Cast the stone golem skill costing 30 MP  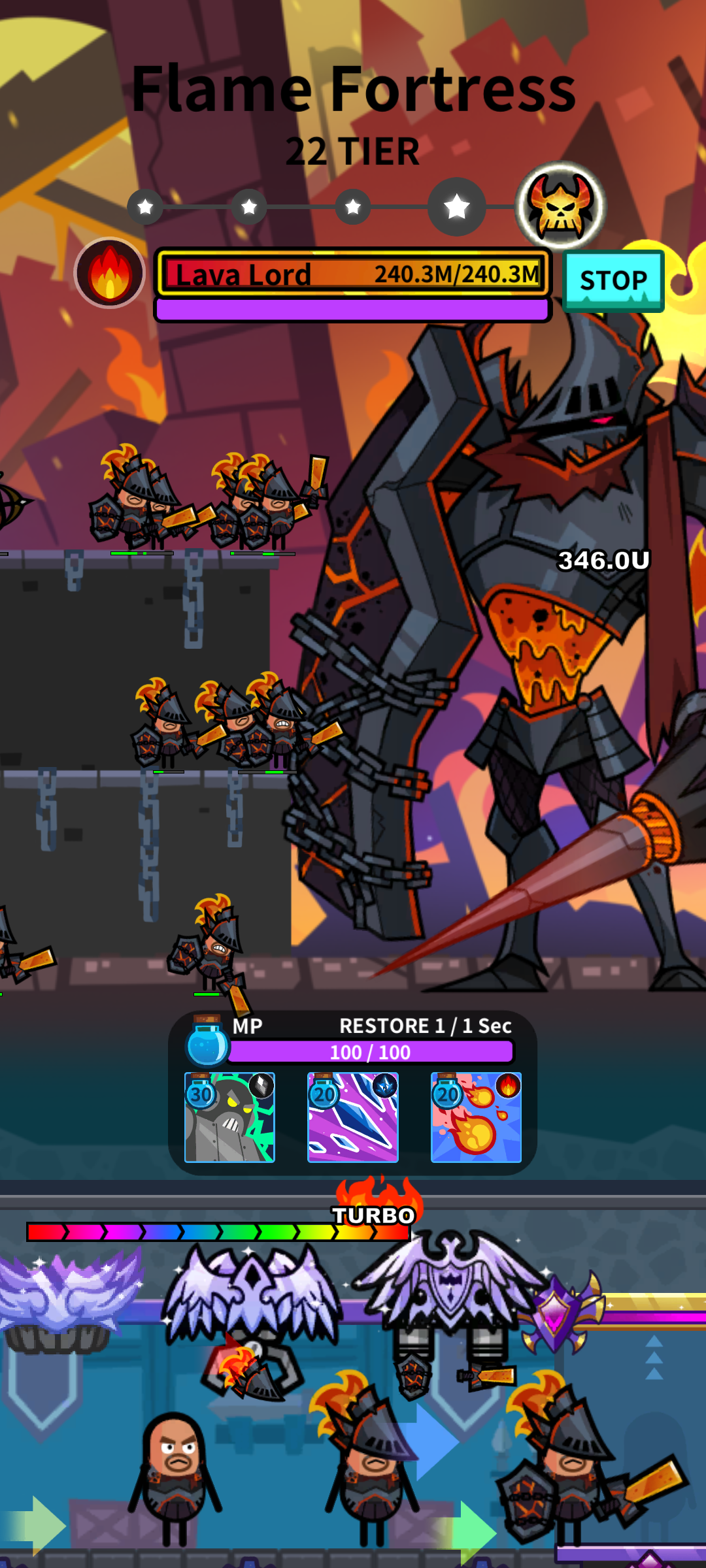pos(229,1117)
